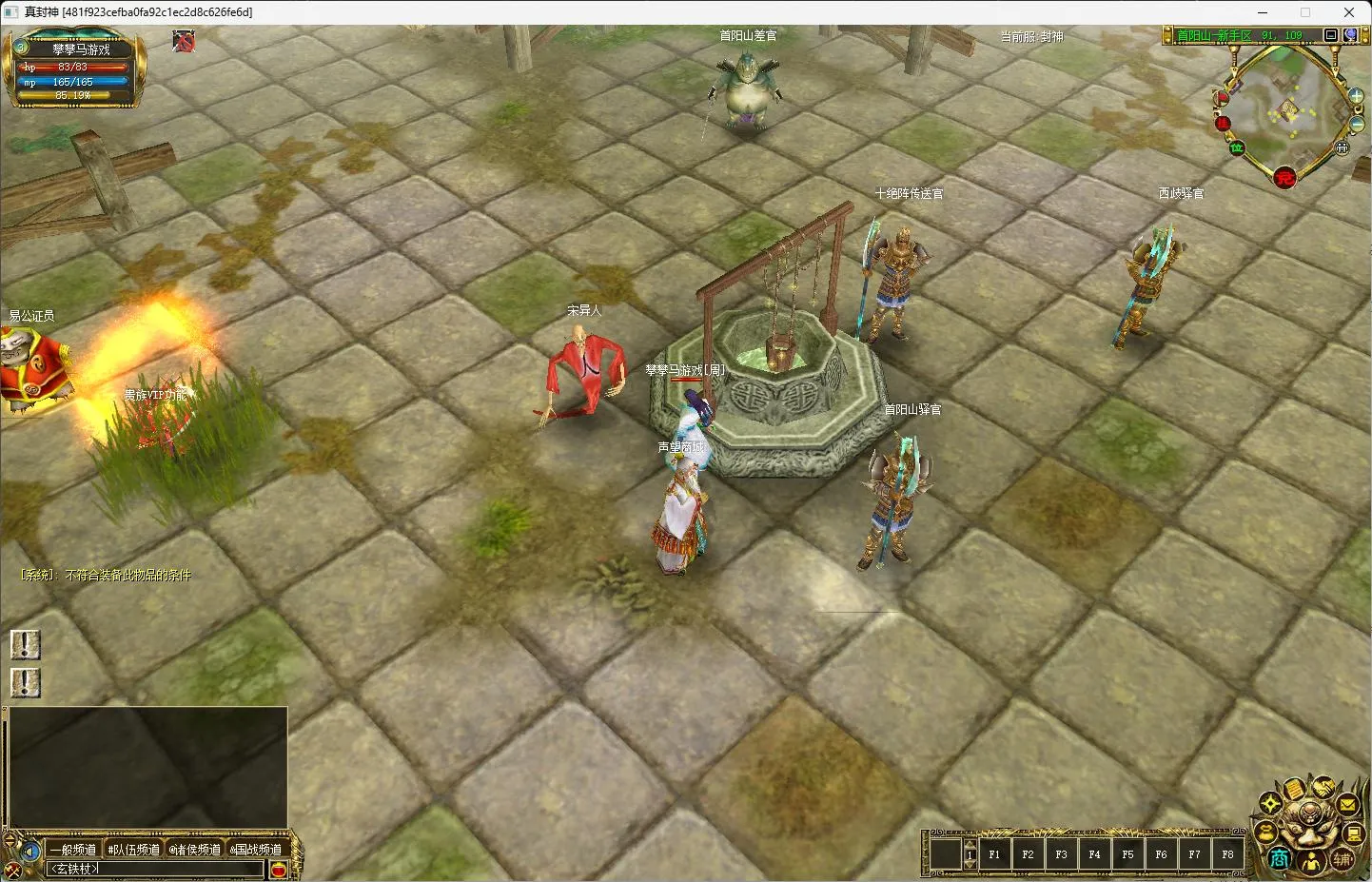Open the world map globe icon
1372x882 pixels.
tap(1350, 35)
